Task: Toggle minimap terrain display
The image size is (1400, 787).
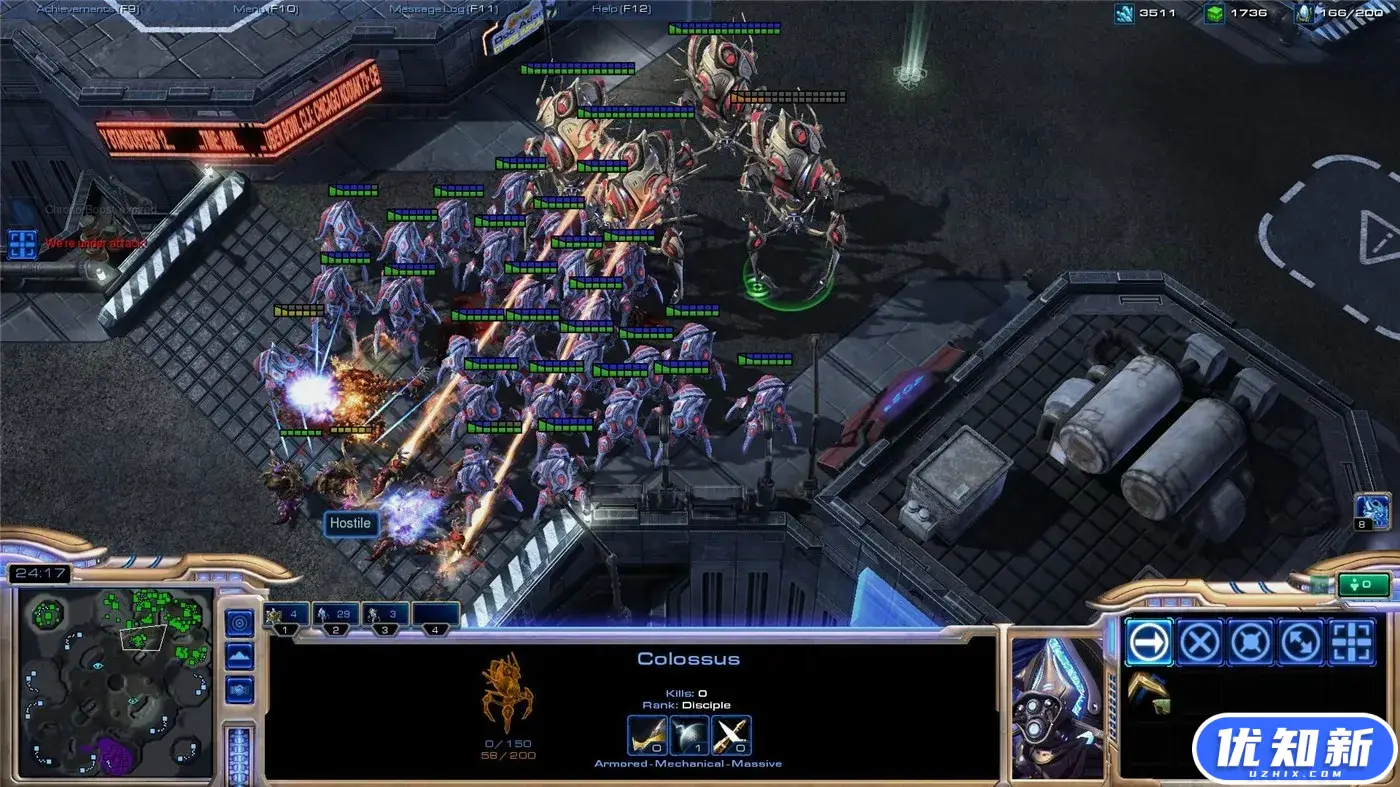Action: point(239,657)
